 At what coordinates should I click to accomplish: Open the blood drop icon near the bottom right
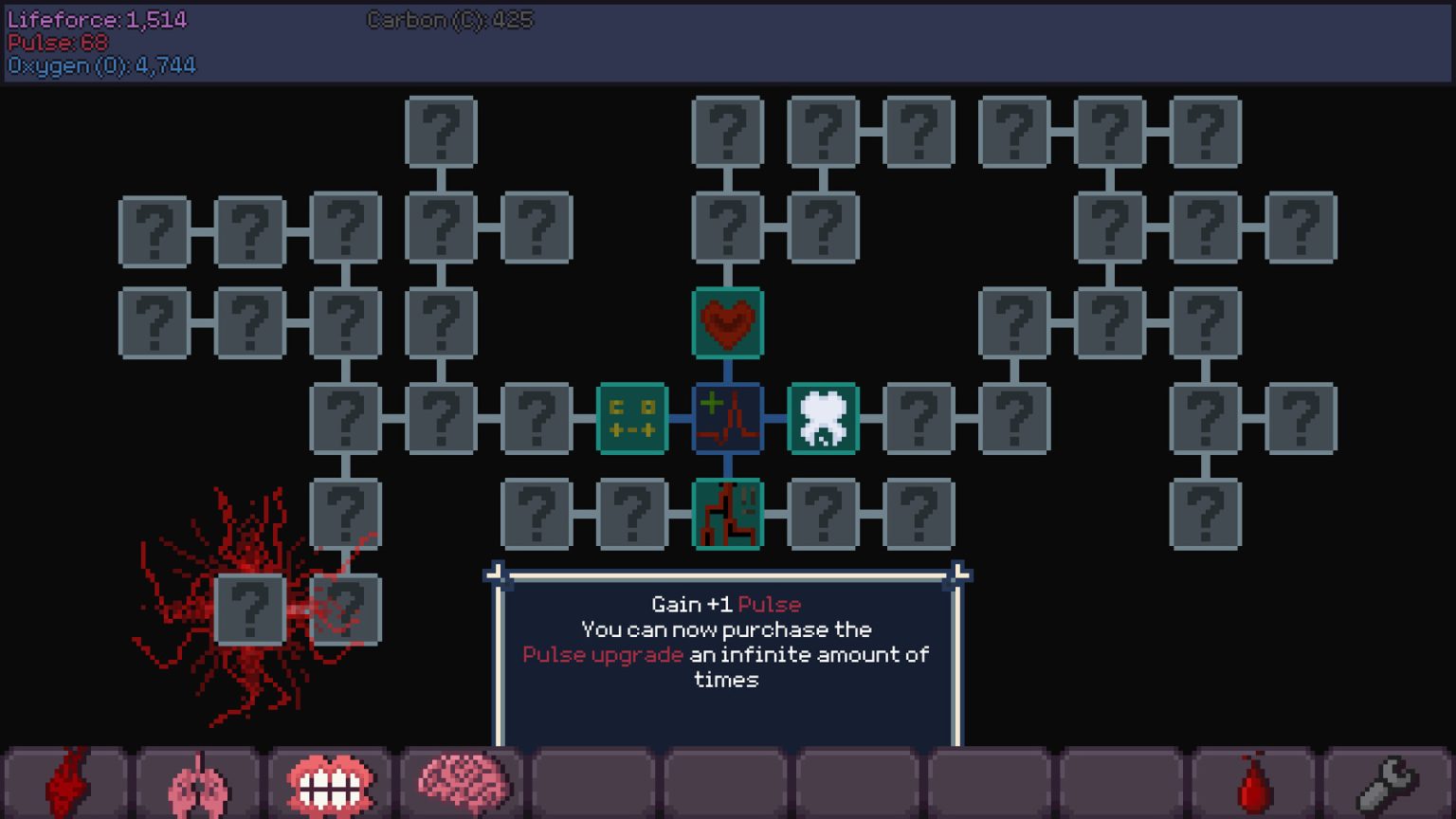pyautogui.click(x=1254, y=784)
